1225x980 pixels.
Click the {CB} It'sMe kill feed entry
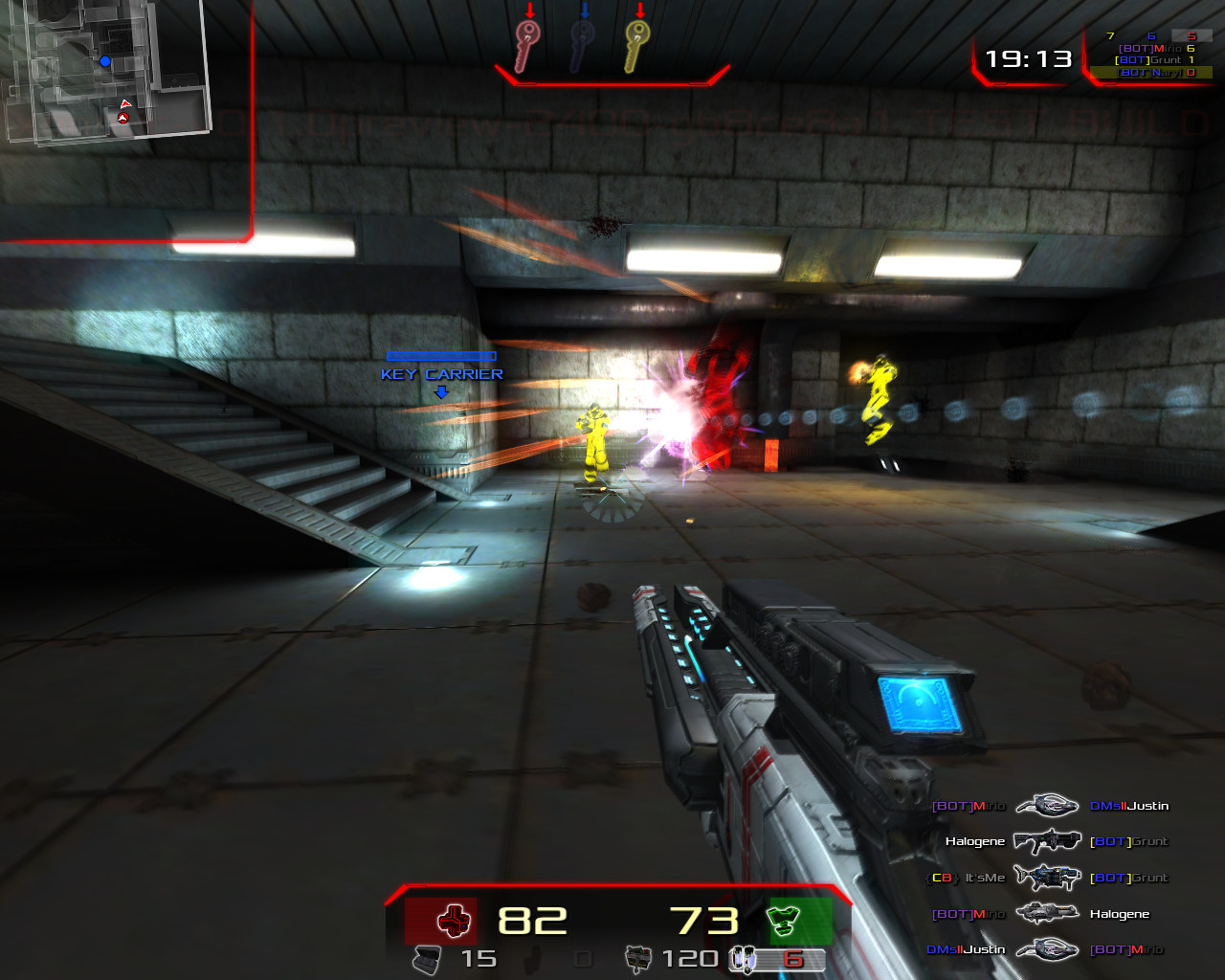click(x=967, y=878)
